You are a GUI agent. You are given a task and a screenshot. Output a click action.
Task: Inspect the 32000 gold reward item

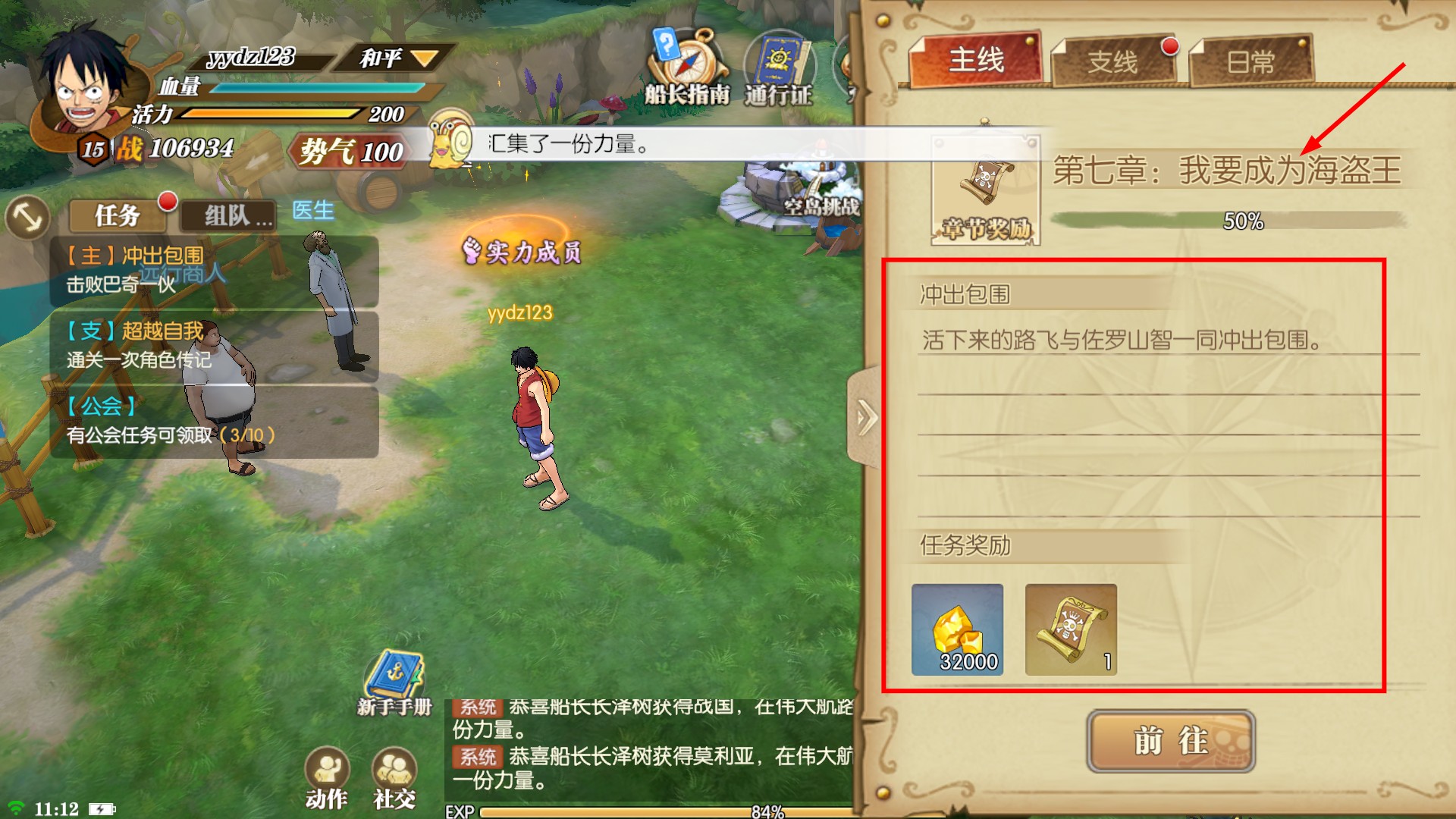957,629
